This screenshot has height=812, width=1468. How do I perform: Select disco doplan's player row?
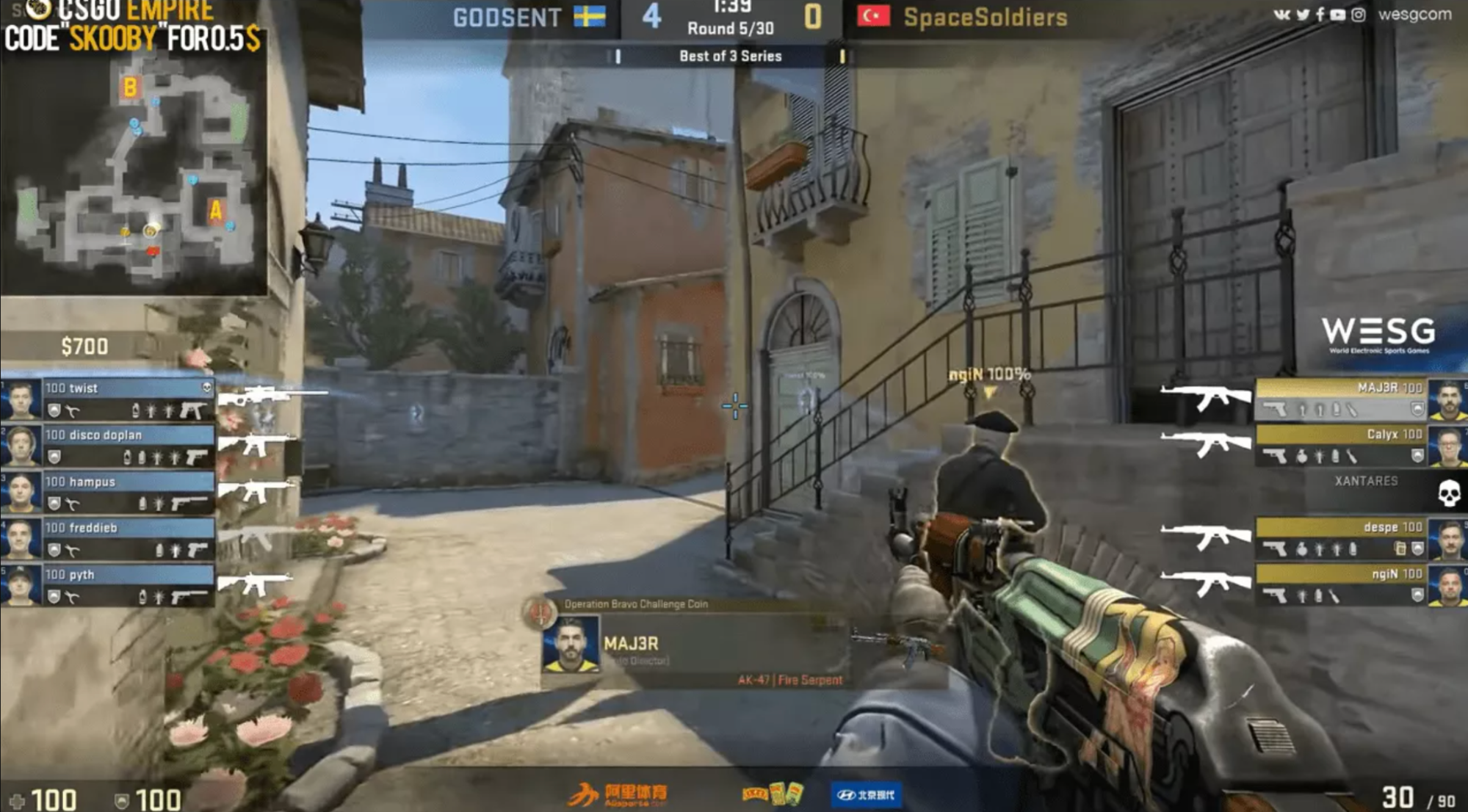click(x=125, y=445)
